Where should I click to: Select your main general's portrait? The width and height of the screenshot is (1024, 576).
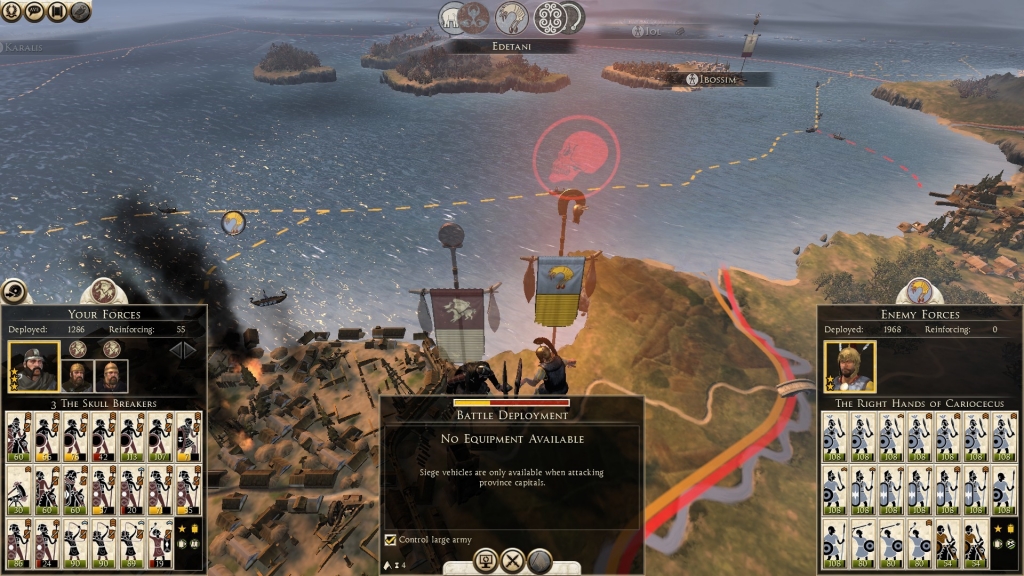[34, 367]
